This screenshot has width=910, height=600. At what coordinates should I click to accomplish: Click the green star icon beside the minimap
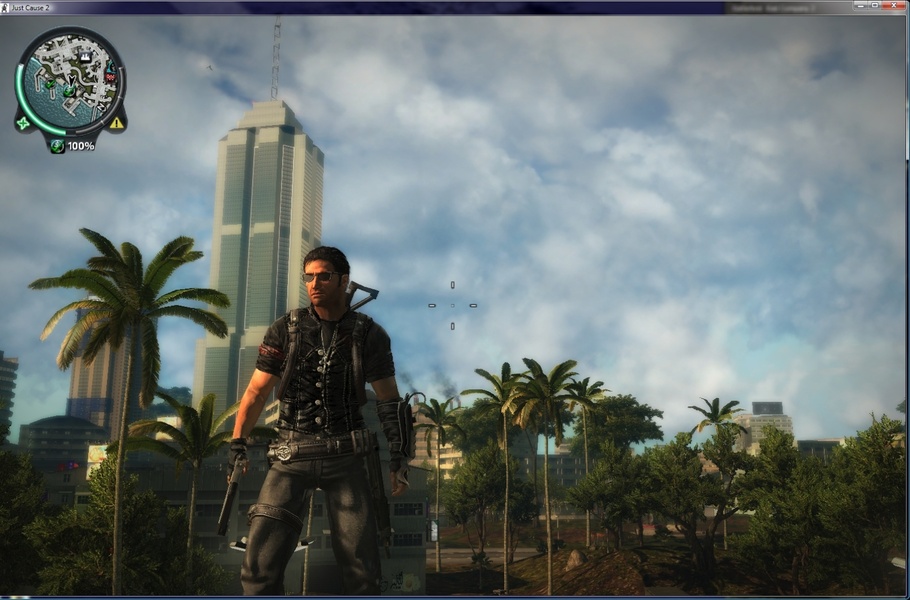[22, 123]
